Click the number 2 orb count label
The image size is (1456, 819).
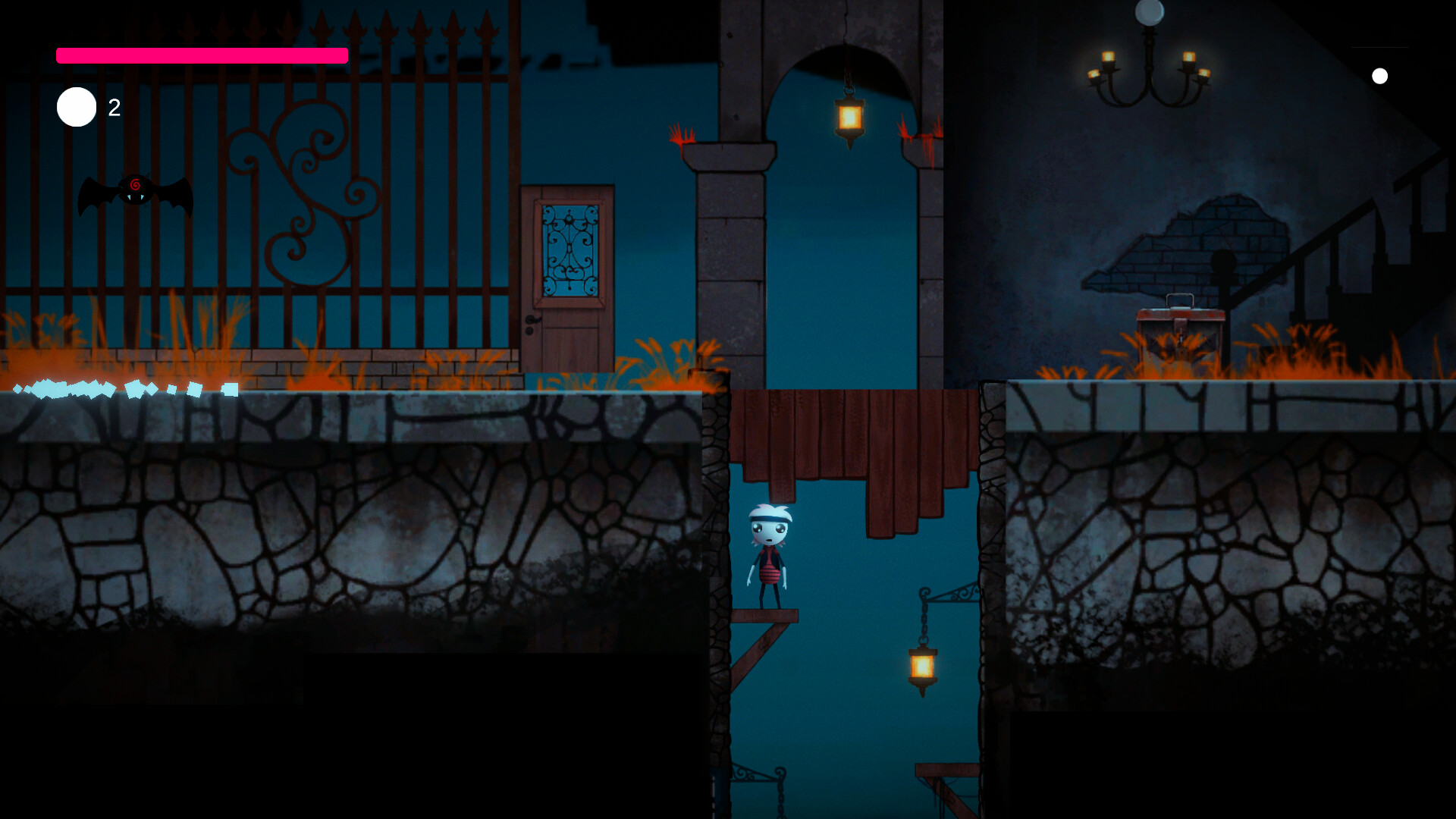(x=114, y=108)
